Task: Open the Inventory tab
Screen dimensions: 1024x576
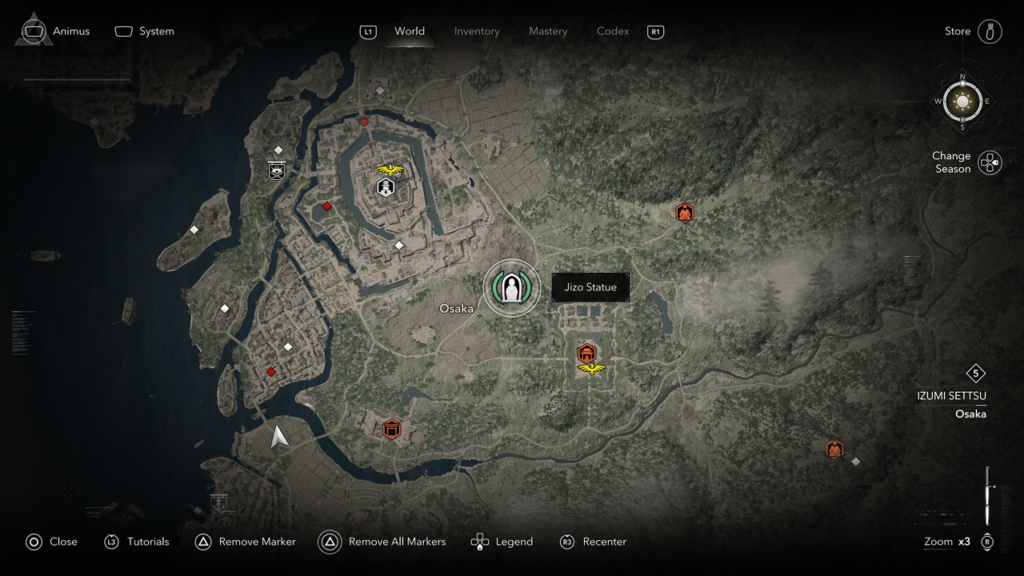Action: 476,31
